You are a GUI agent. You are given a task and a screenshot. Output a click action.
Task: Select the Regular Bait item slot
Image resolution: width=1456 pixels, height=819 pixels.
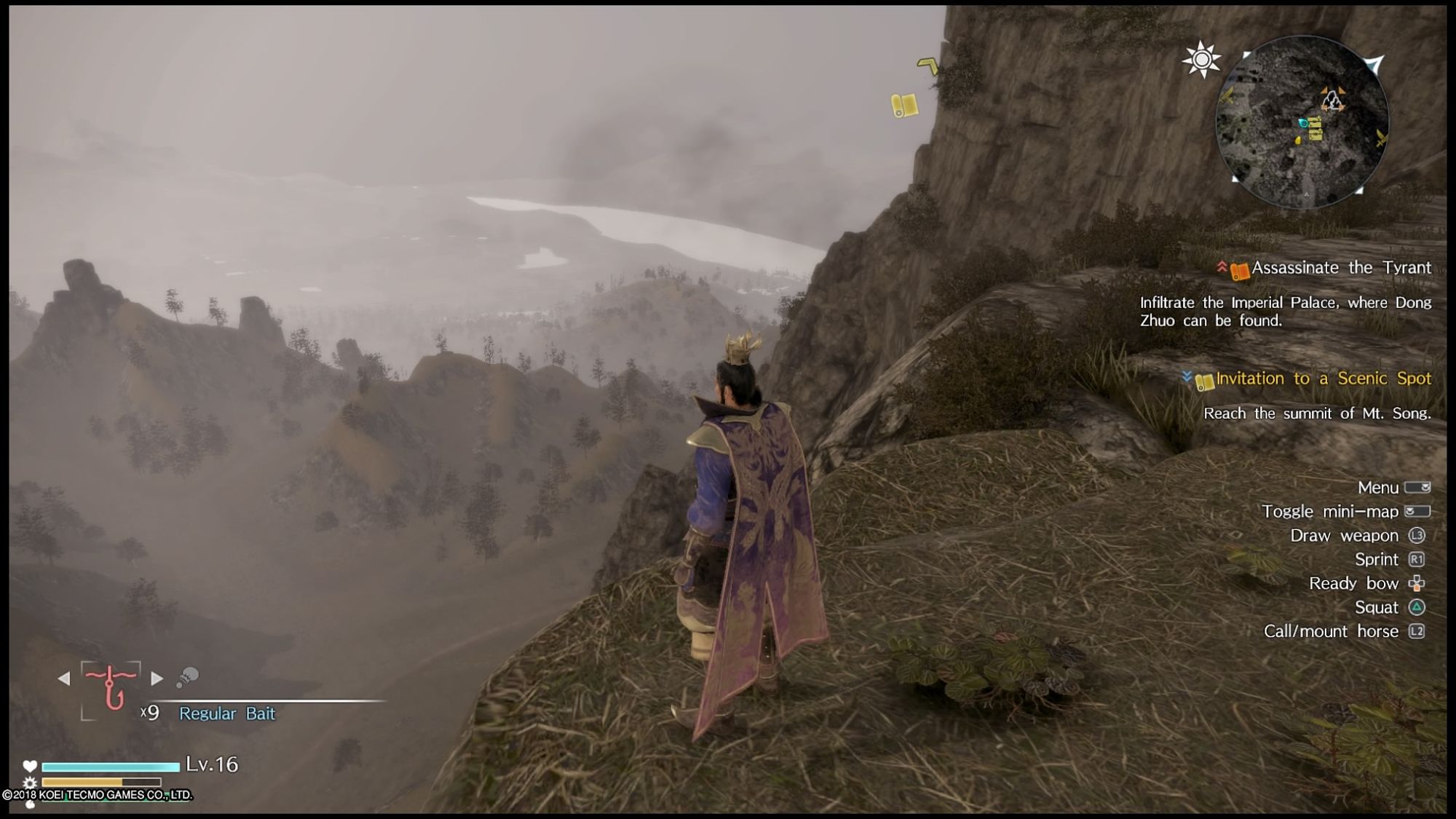pos(111,687)
